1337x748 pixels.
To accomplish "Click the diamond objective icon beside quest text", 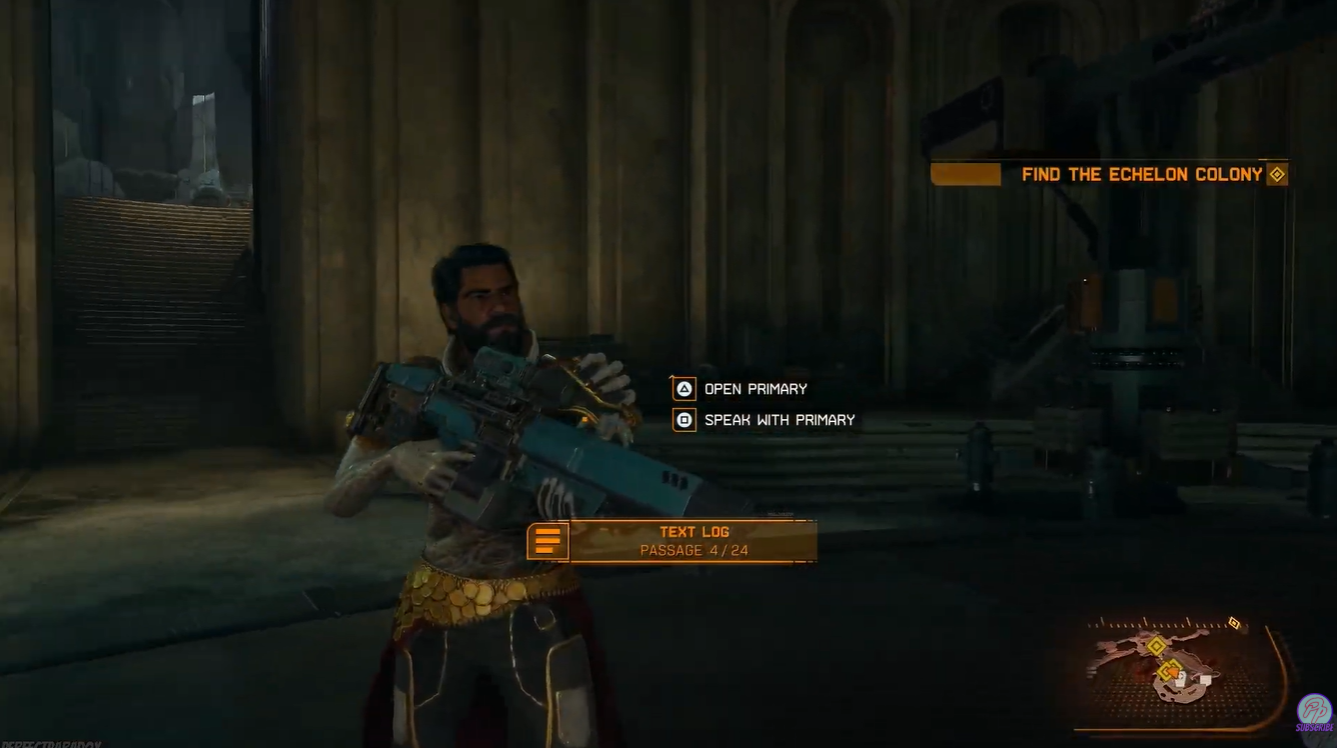I will click(1277, 173).
